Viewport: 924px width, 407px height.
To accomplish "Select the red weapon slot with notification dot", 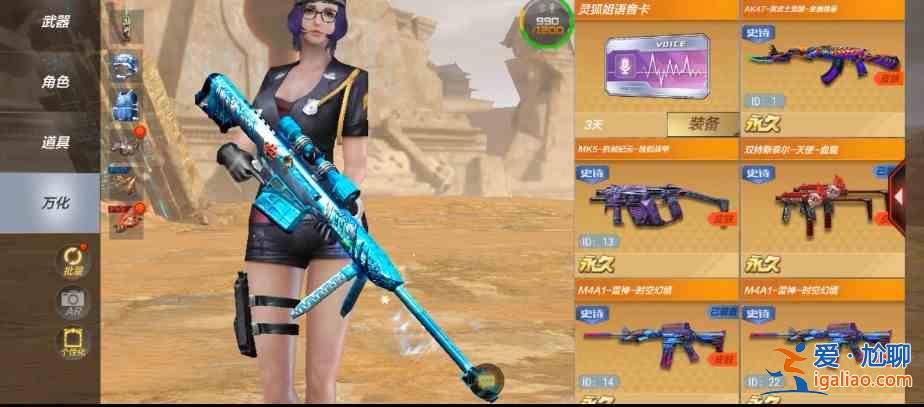I will pos(125,217).
